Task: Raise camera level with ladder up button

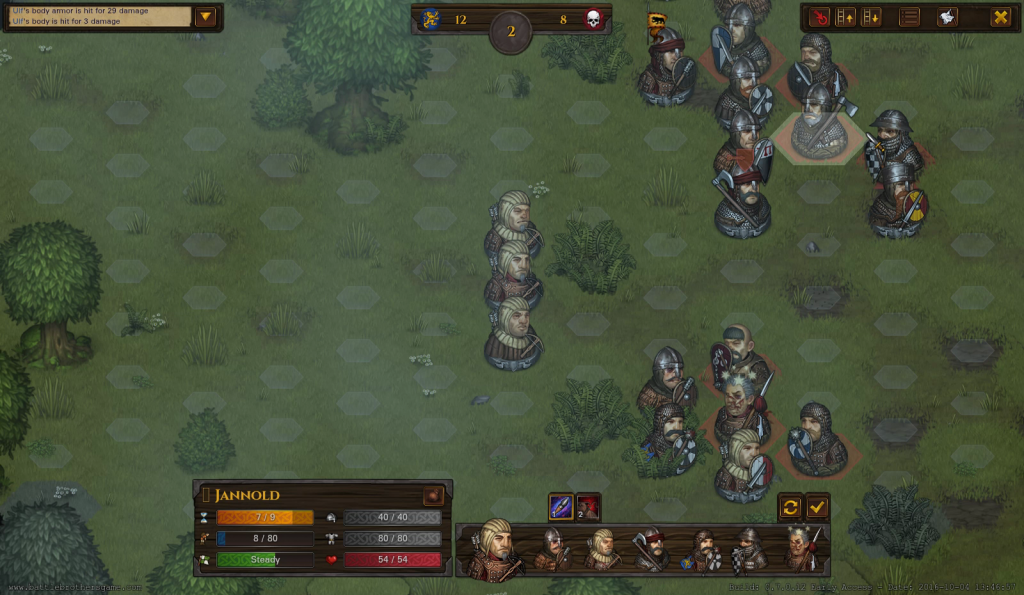Action: tap(845, 17)
